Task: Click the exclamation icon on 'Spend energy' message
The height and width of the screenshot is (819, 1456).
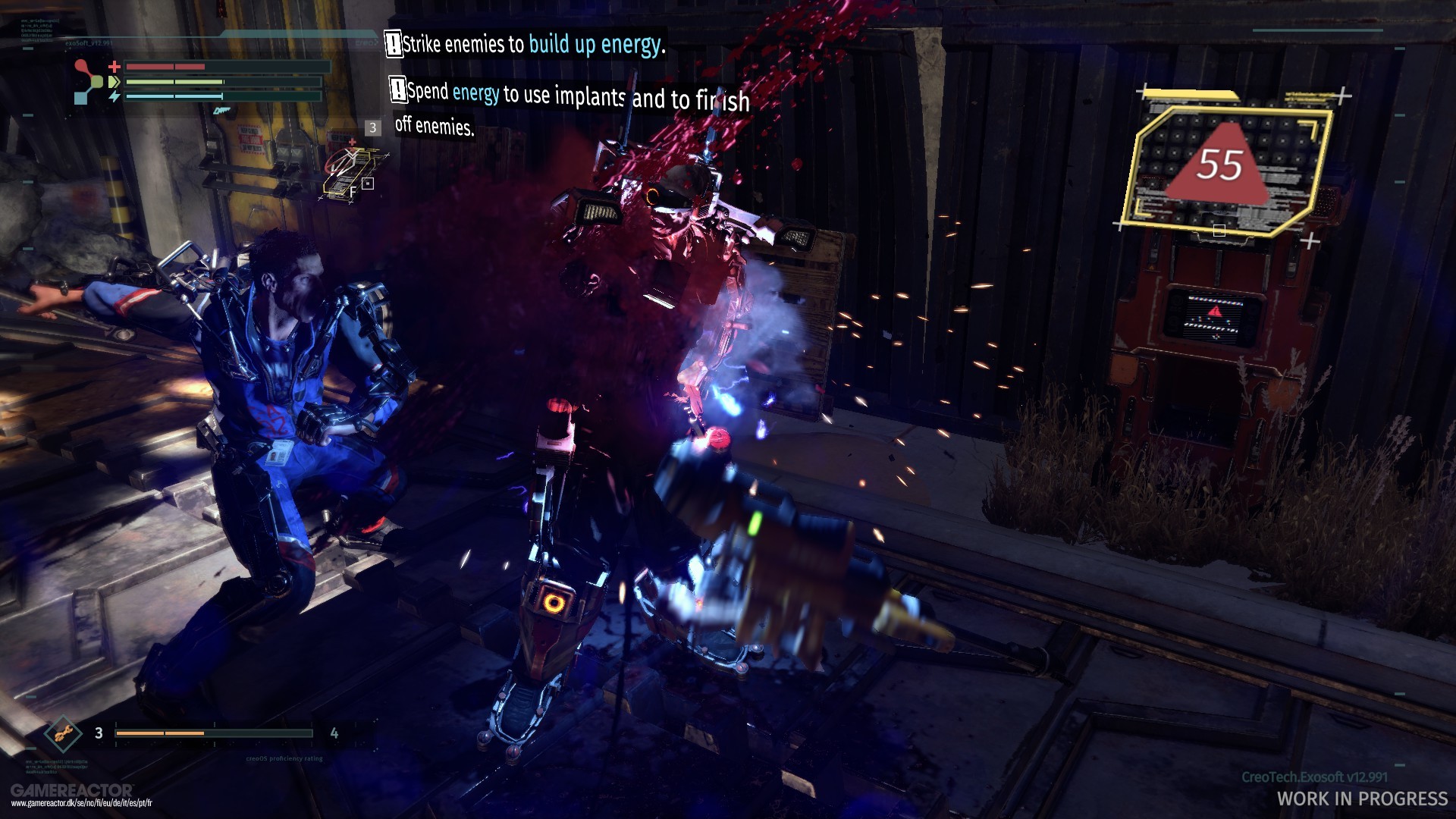Action: click(x=397, y=91)
